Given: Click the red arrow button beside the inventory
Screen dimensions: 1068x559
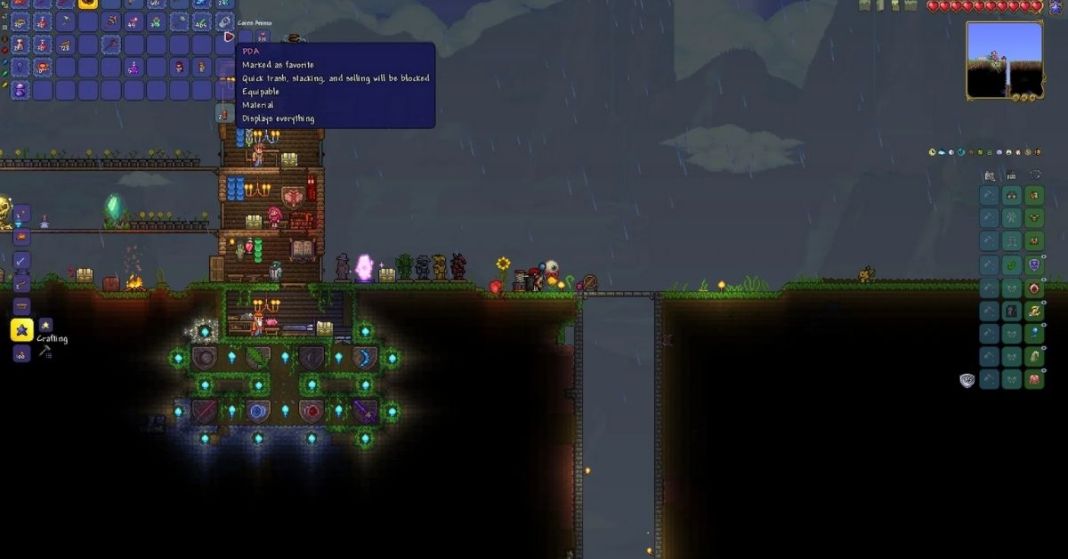Looking at the screenshot, I should click(229, 37).
